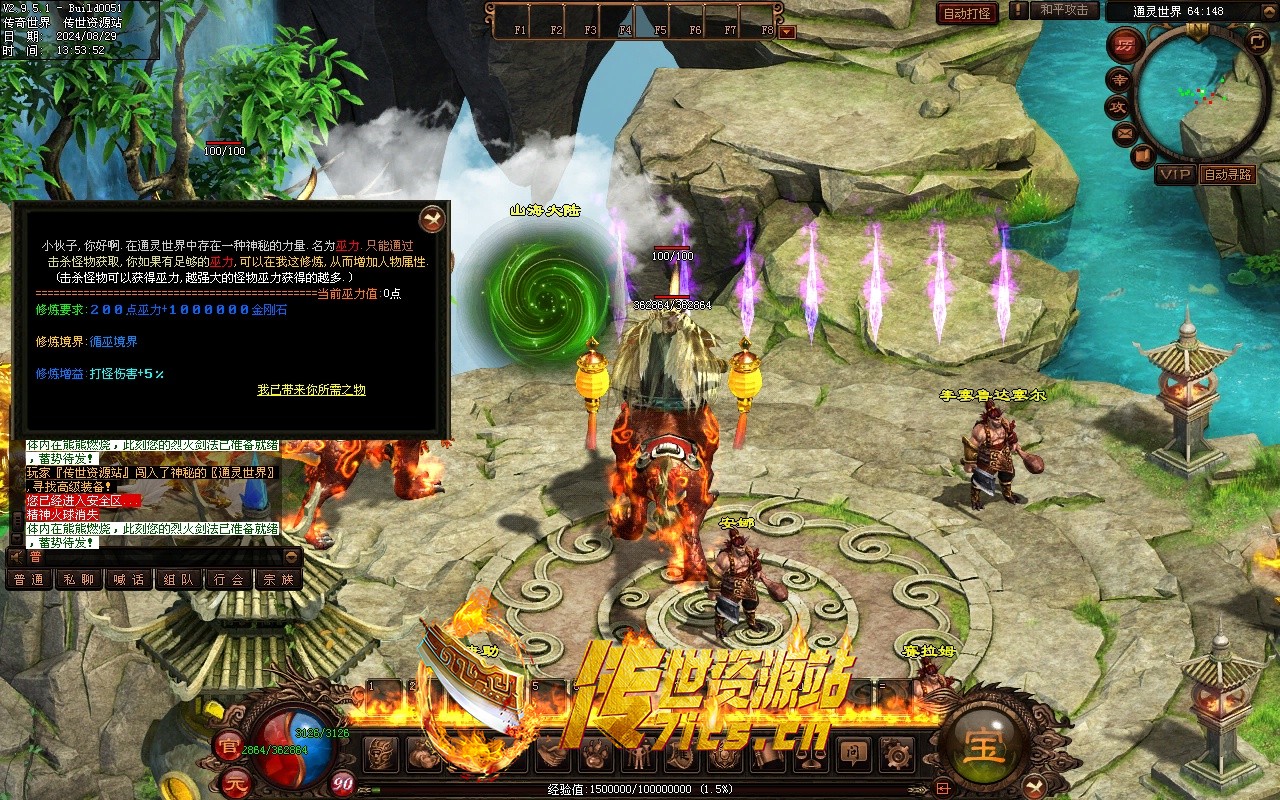This screenshot has height=800, width=1280.
Task: Open the circular minimap
Action: pos(1202,96)
